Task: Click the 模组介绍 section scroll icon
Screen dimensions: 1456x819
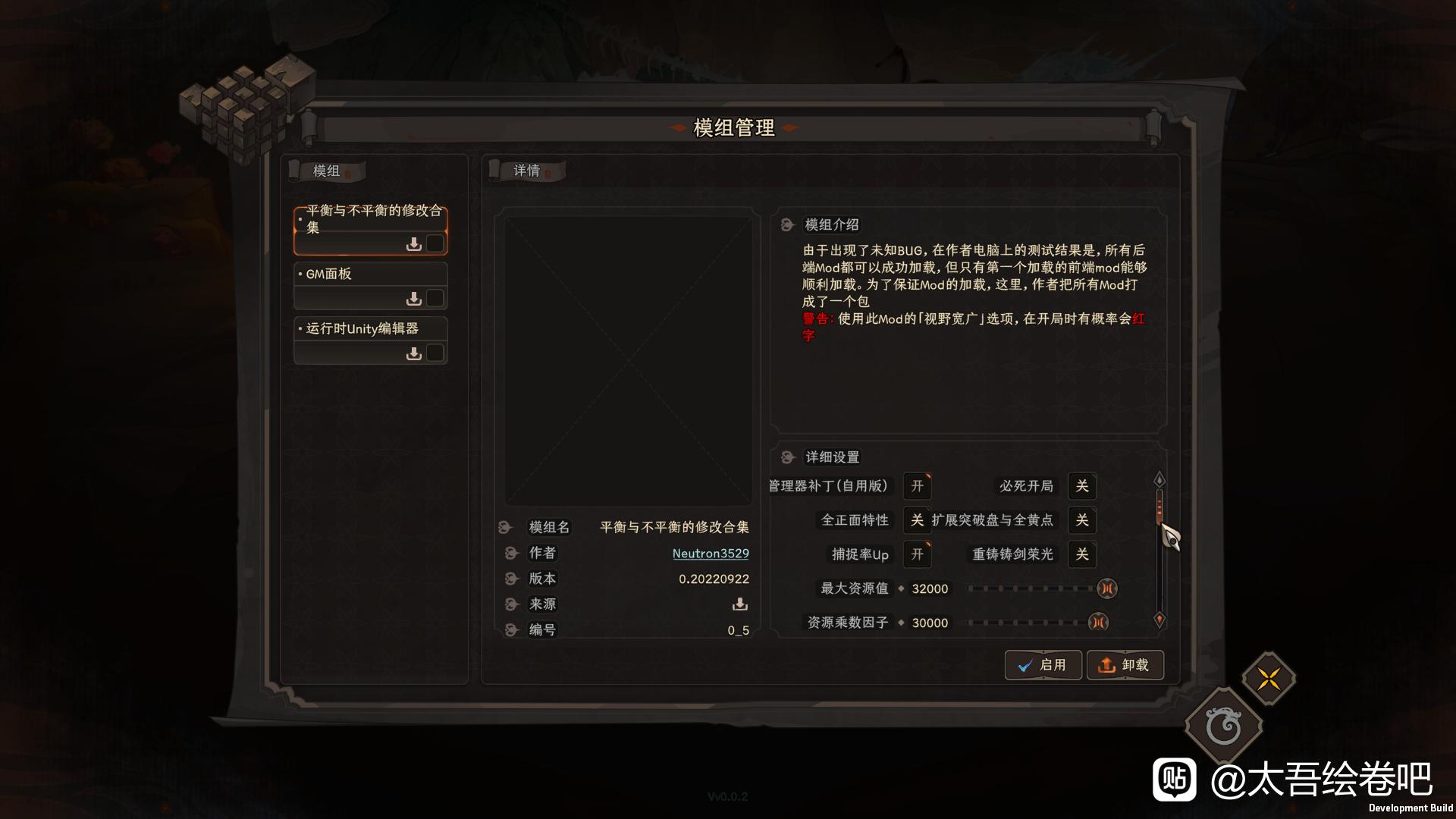Action: tap(789, 224)
